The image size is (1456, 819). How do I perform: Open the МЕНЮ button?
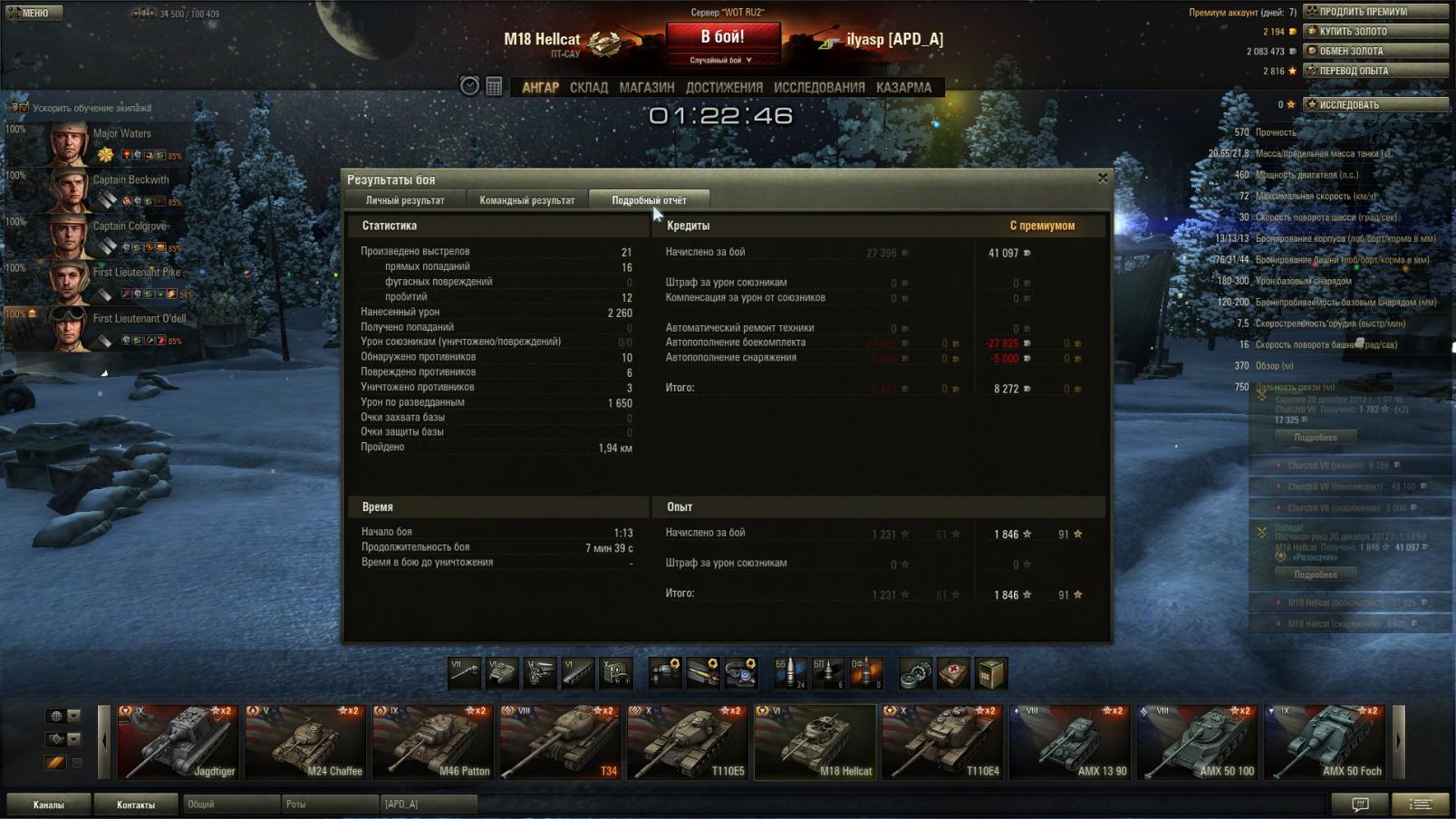[34, 13]
